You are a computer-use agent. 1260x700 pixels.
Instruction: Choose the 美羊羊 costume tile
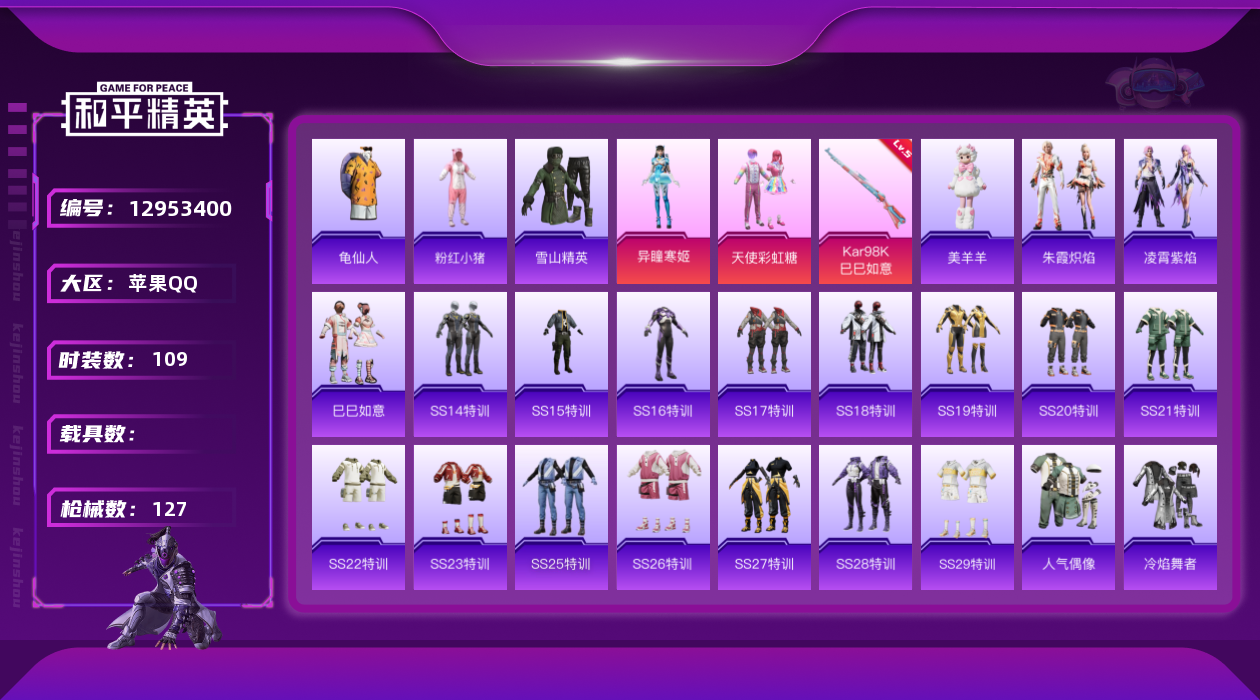(967, 211)
